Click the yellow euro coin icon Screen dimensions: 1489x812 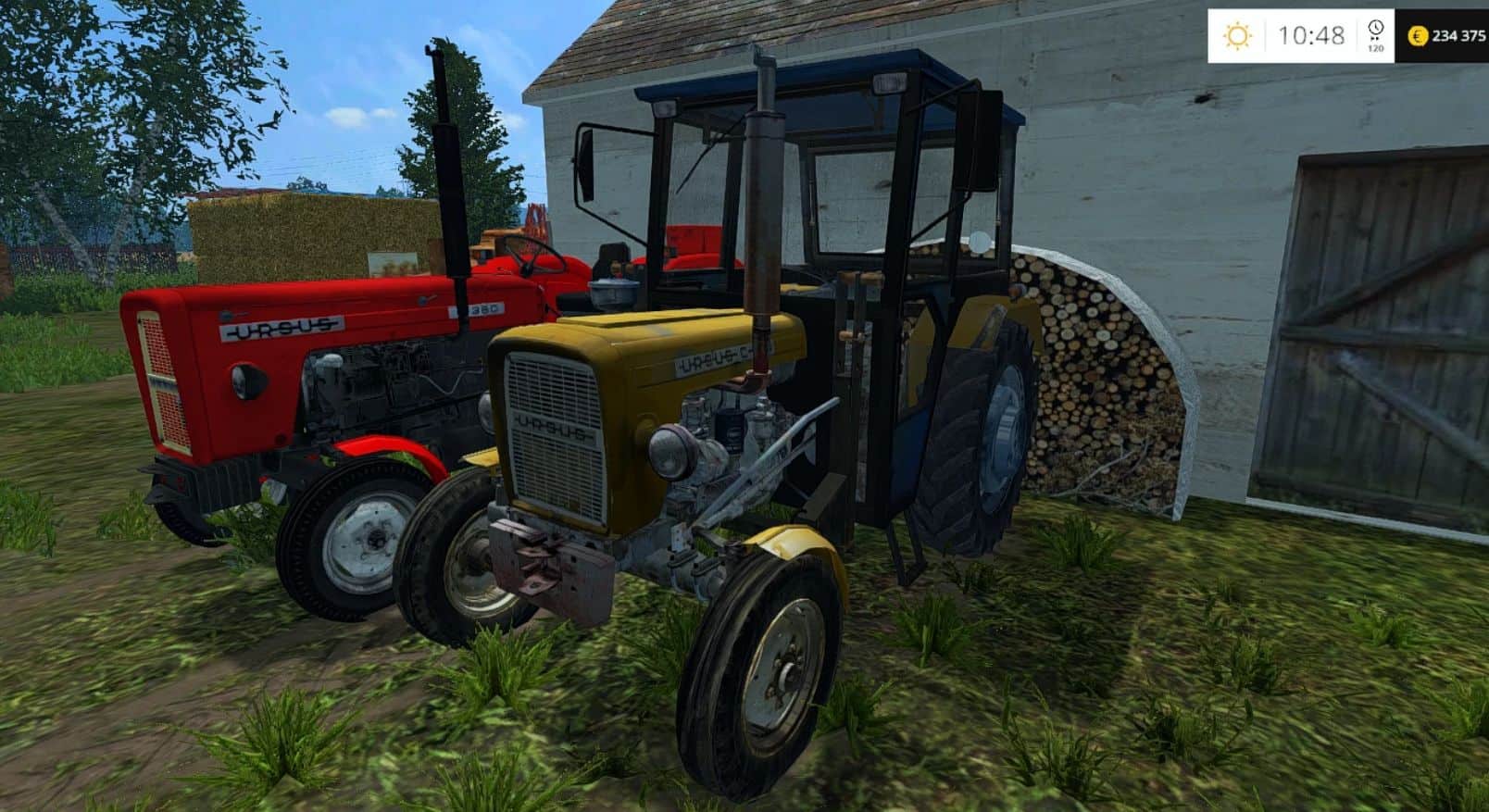[x=1419, y=36]
